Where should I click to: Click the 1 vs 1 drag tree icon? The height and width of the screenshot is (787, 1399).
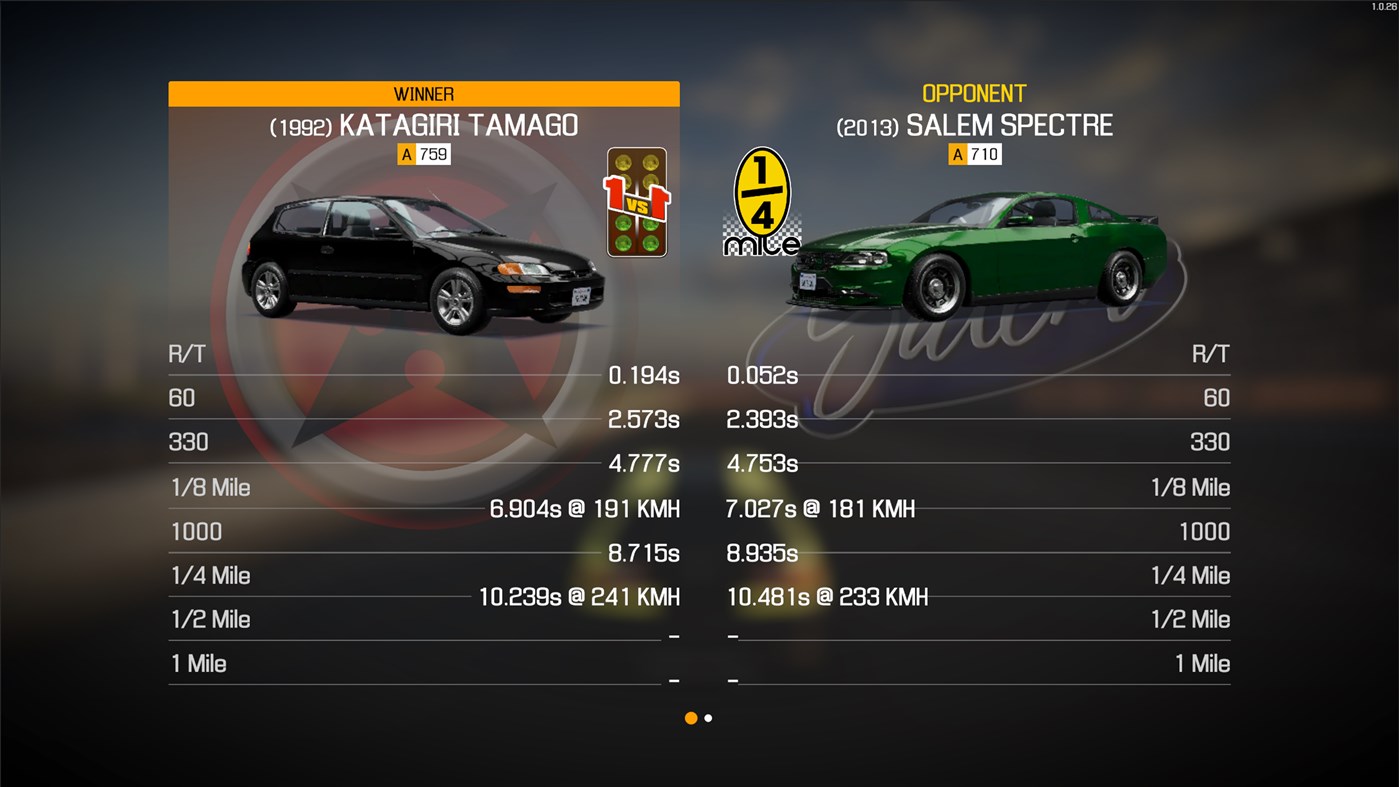[637, 201]
